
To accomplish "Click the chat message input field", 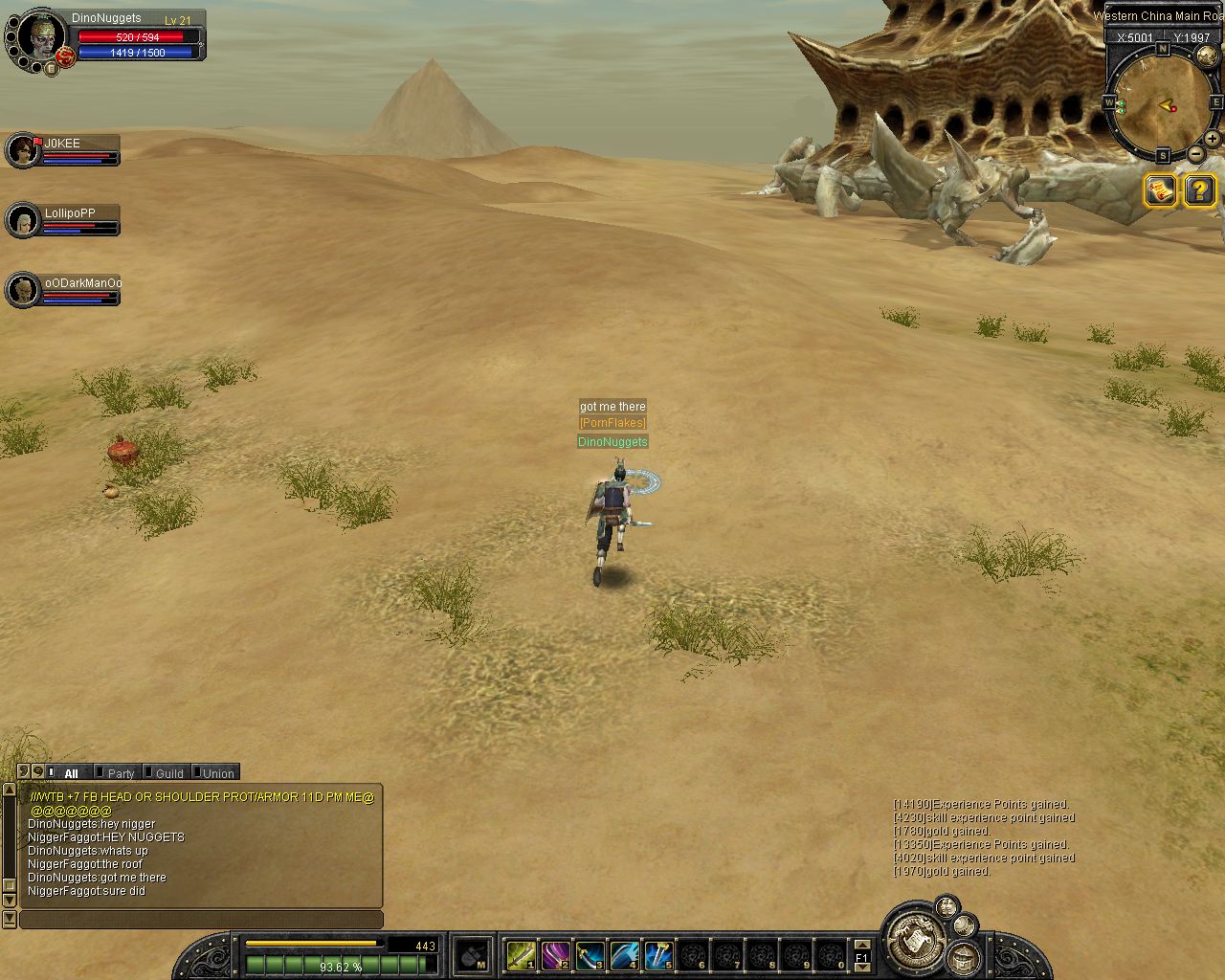I will [x=201, y=920].
